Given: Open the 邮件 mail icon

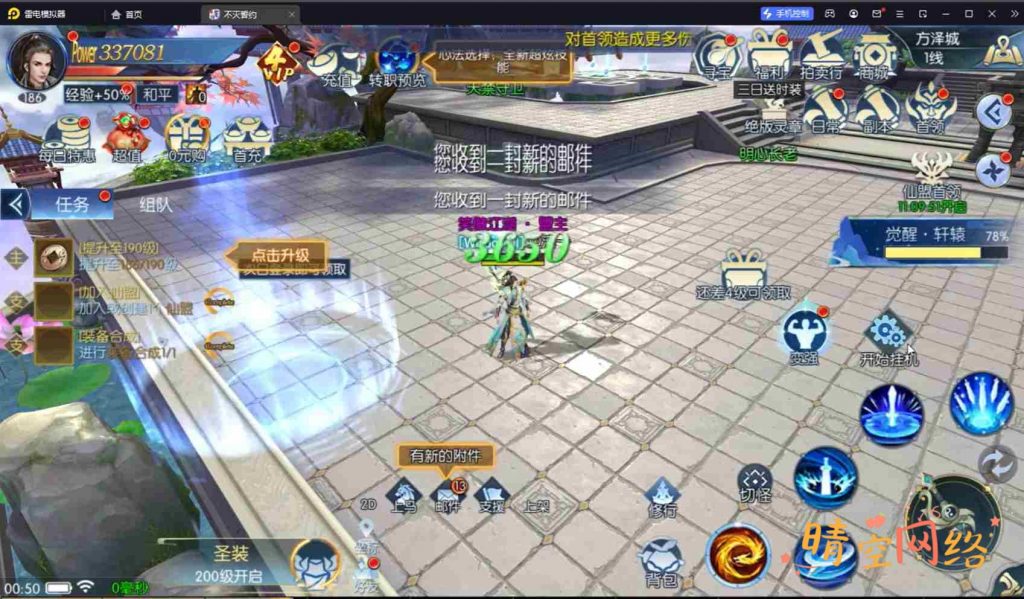Looking at the screenshot, I should [x=447, y=494].
